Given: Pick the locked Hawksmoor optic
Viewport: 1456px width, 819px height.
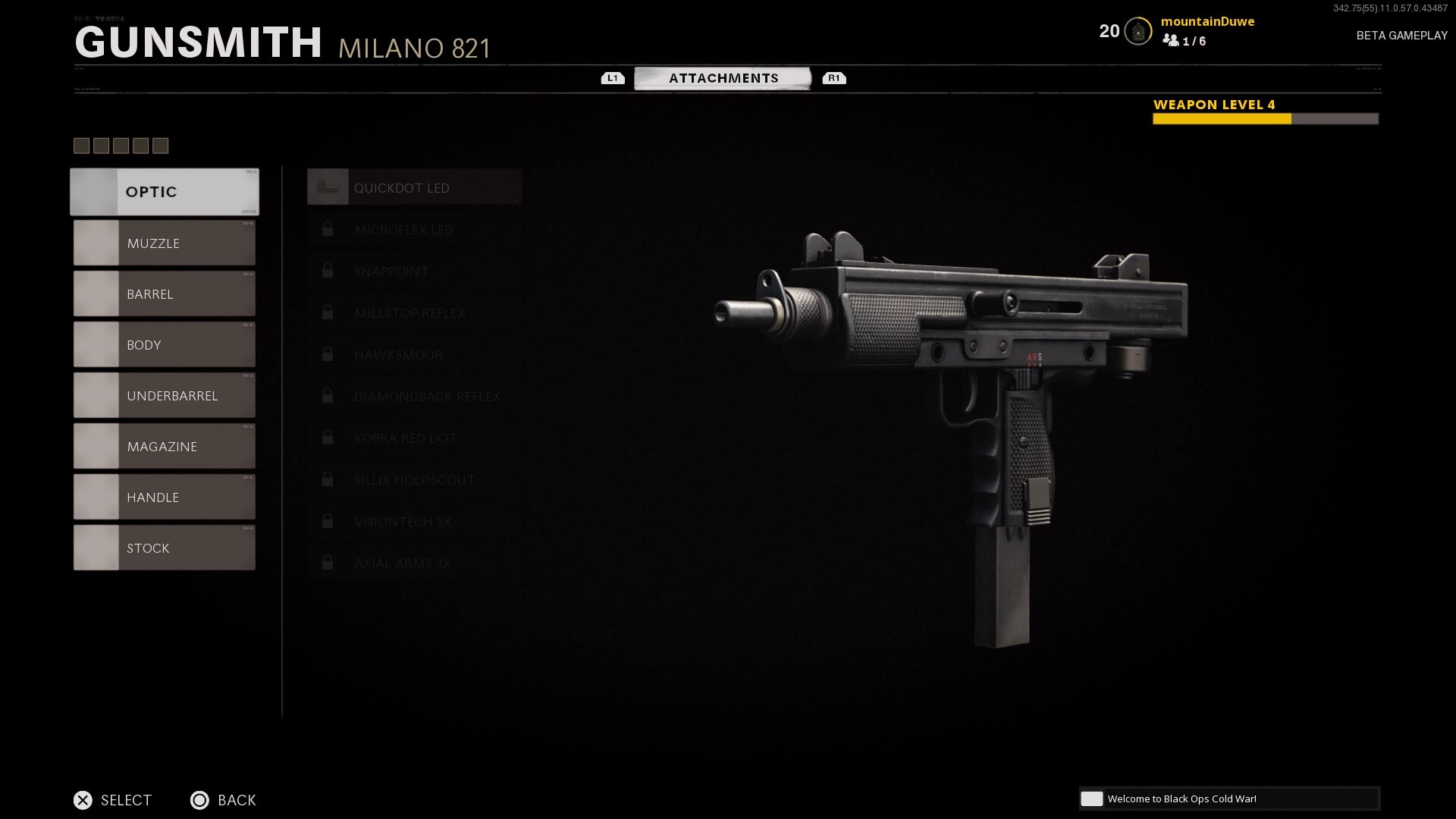Looking at the screenshot, I should pyautogui.click(x=414, y=355).
